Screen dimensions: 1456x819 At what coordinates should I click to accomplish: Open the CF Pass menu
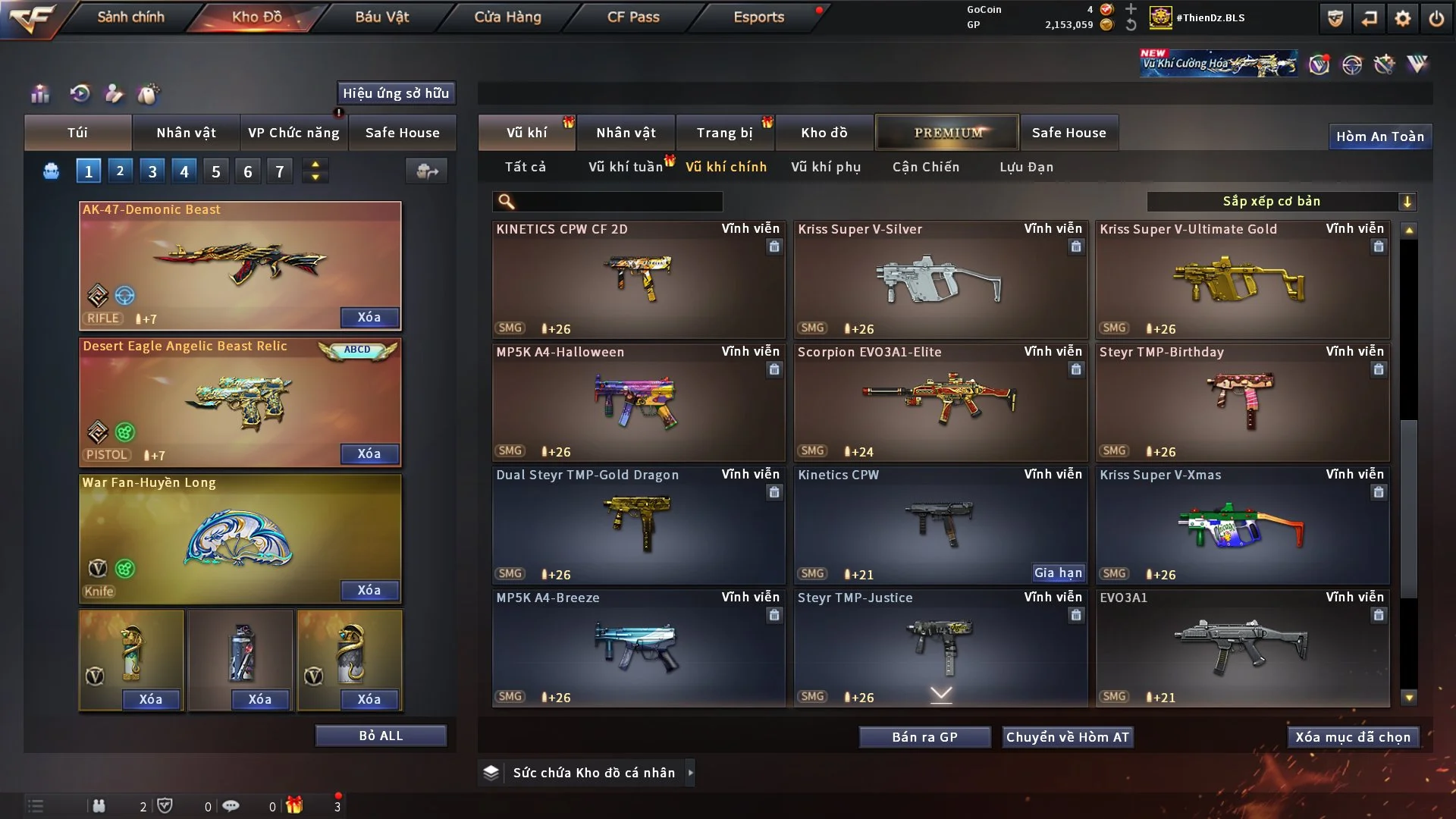pos(633,17)
